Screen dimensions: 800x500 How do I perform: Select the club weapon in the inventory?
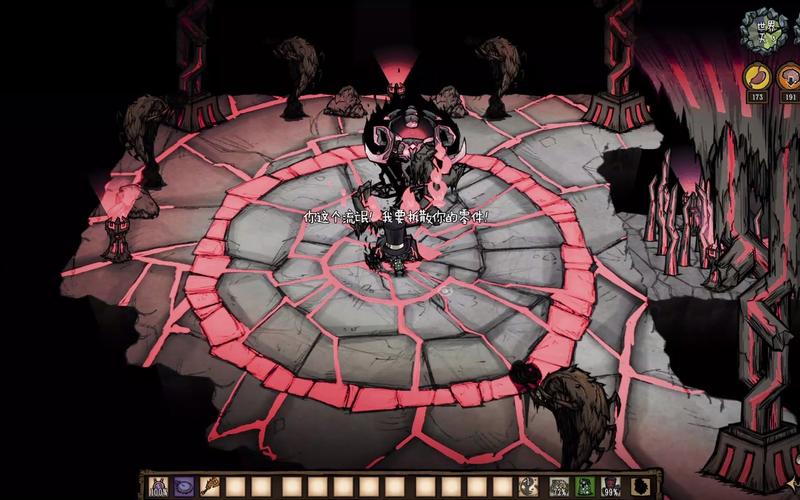click(x=210, y=487)
